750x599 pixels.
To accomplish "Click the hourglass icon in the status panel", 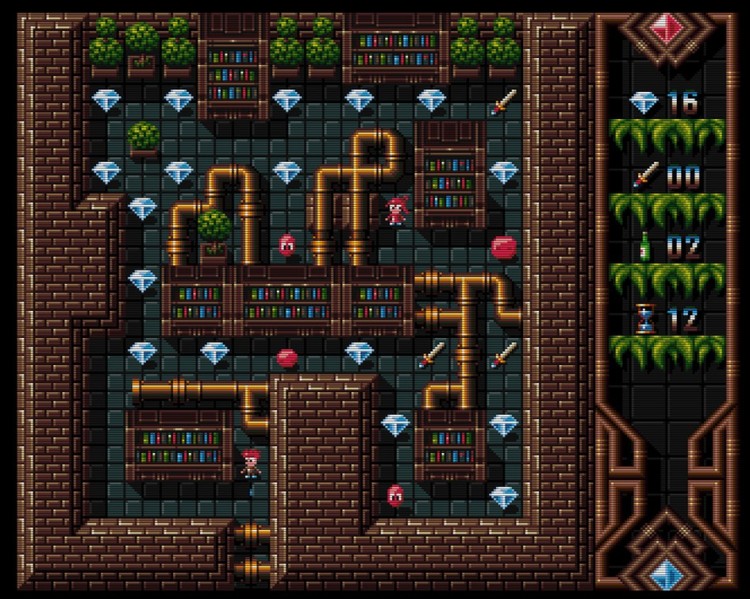I will pyautogui.click(x=644, y=319).
